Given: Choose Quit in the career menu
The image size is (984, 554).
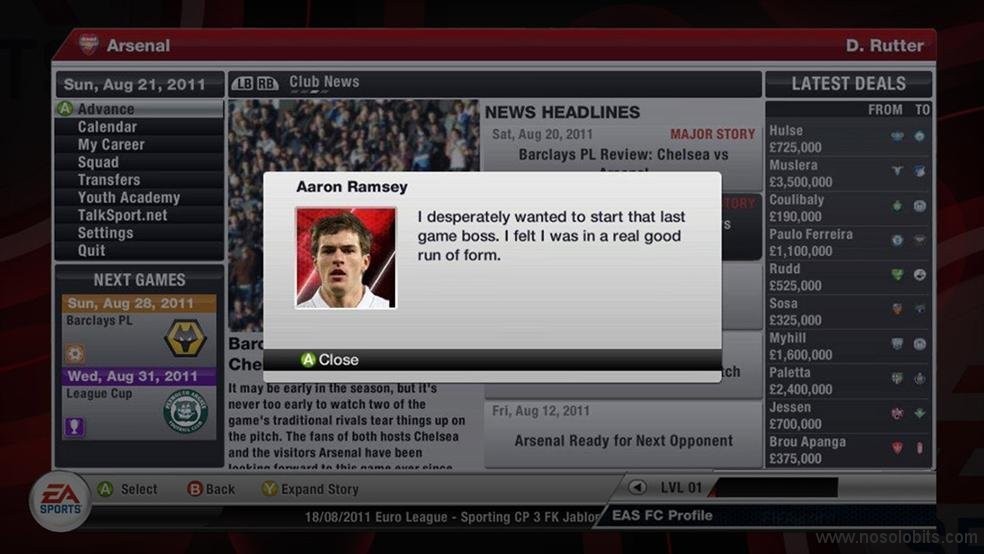Looking at the screenshot, I should pos(91,251).
